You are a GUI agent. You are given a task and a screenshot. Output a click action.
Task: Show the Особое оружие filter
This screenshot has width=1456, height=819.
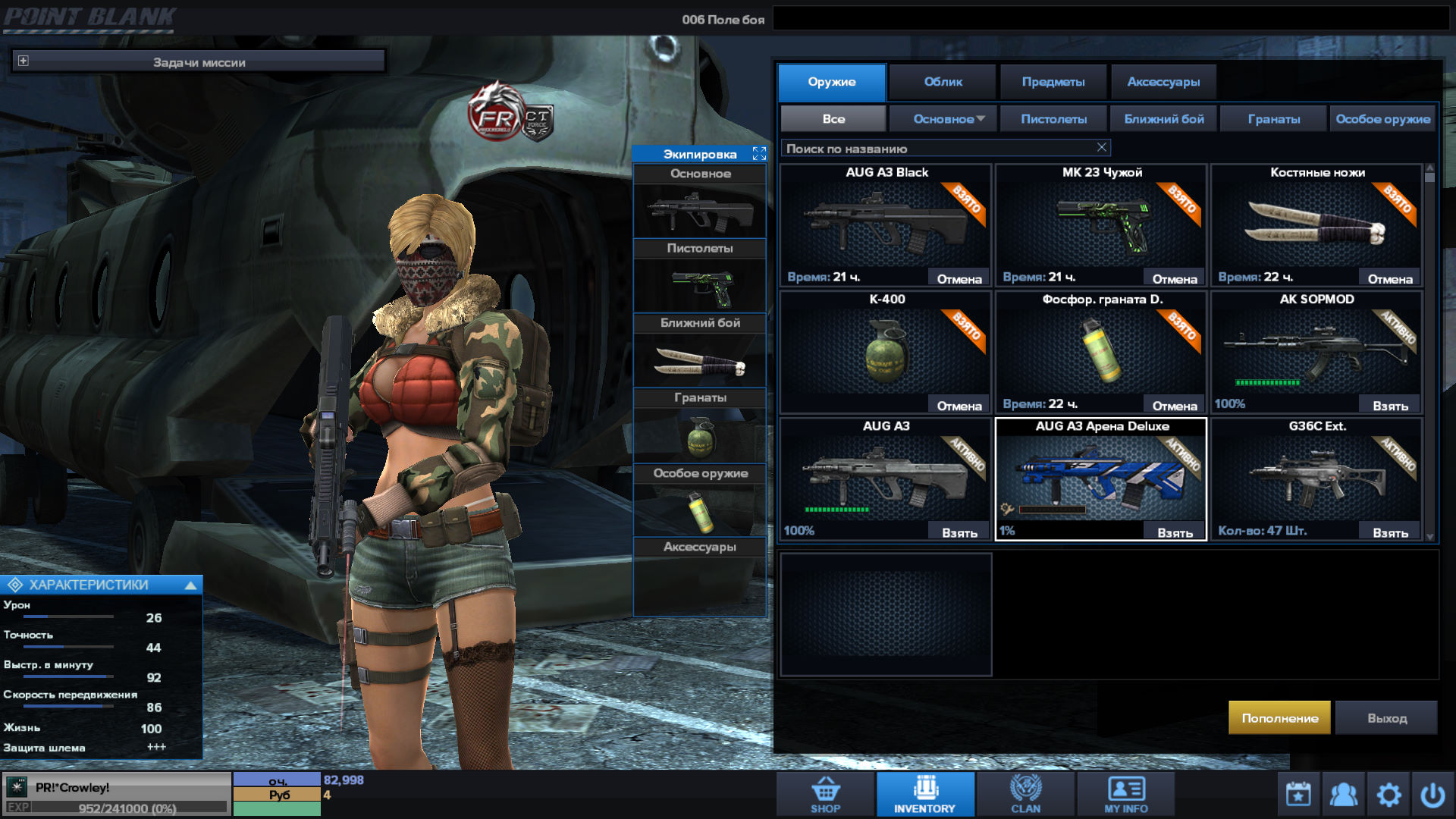click(1382, 119)
